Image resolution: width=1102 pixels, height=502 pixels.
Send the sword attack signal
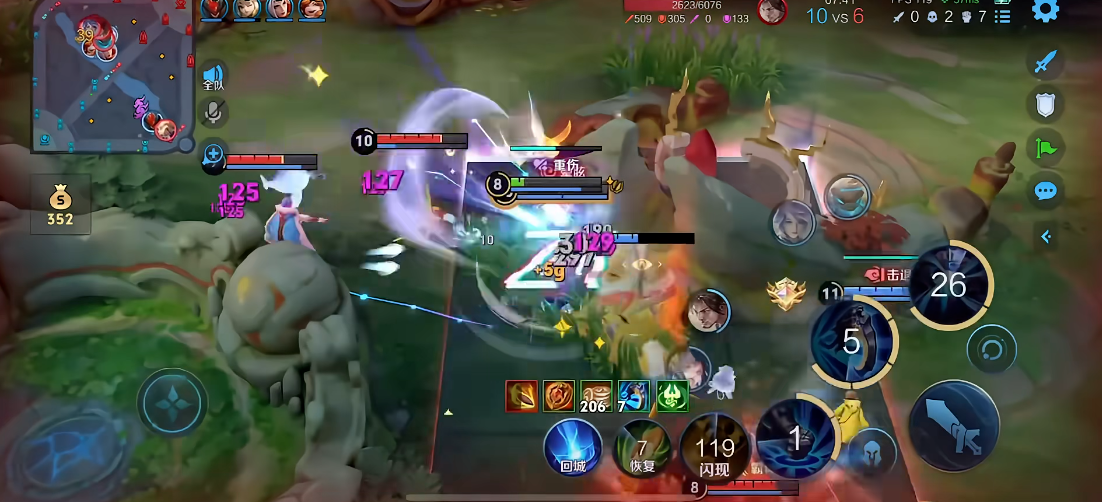(1045, 62)
